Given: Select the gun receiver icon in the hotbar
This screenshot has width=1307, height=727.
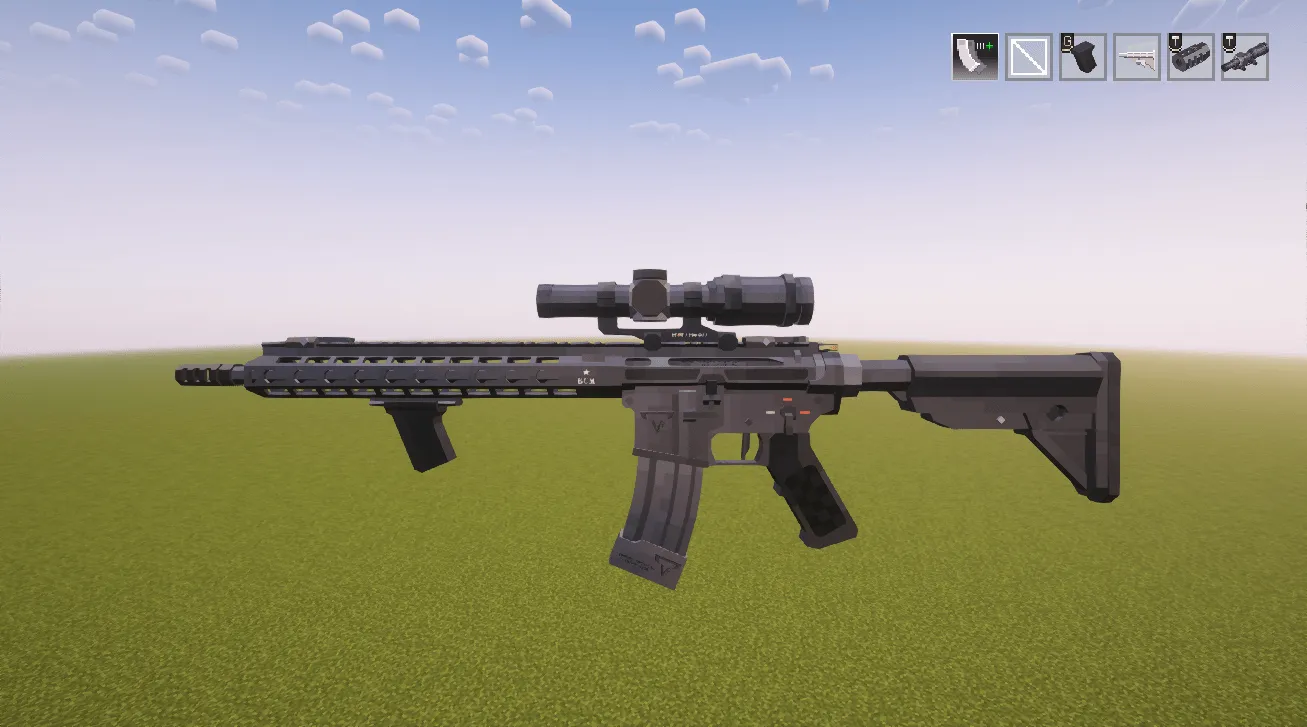Looking at the screenshot, I should pyautogui.click(x=1138, y=57).
